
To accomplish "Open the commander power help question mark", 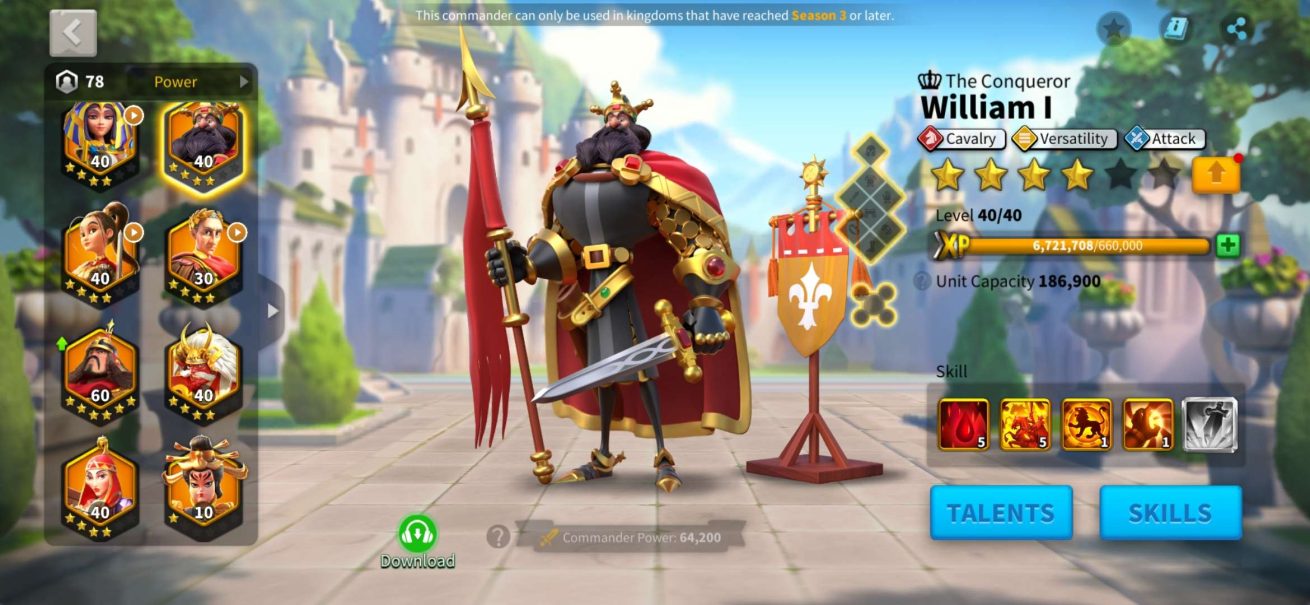I will coord(498,537).
